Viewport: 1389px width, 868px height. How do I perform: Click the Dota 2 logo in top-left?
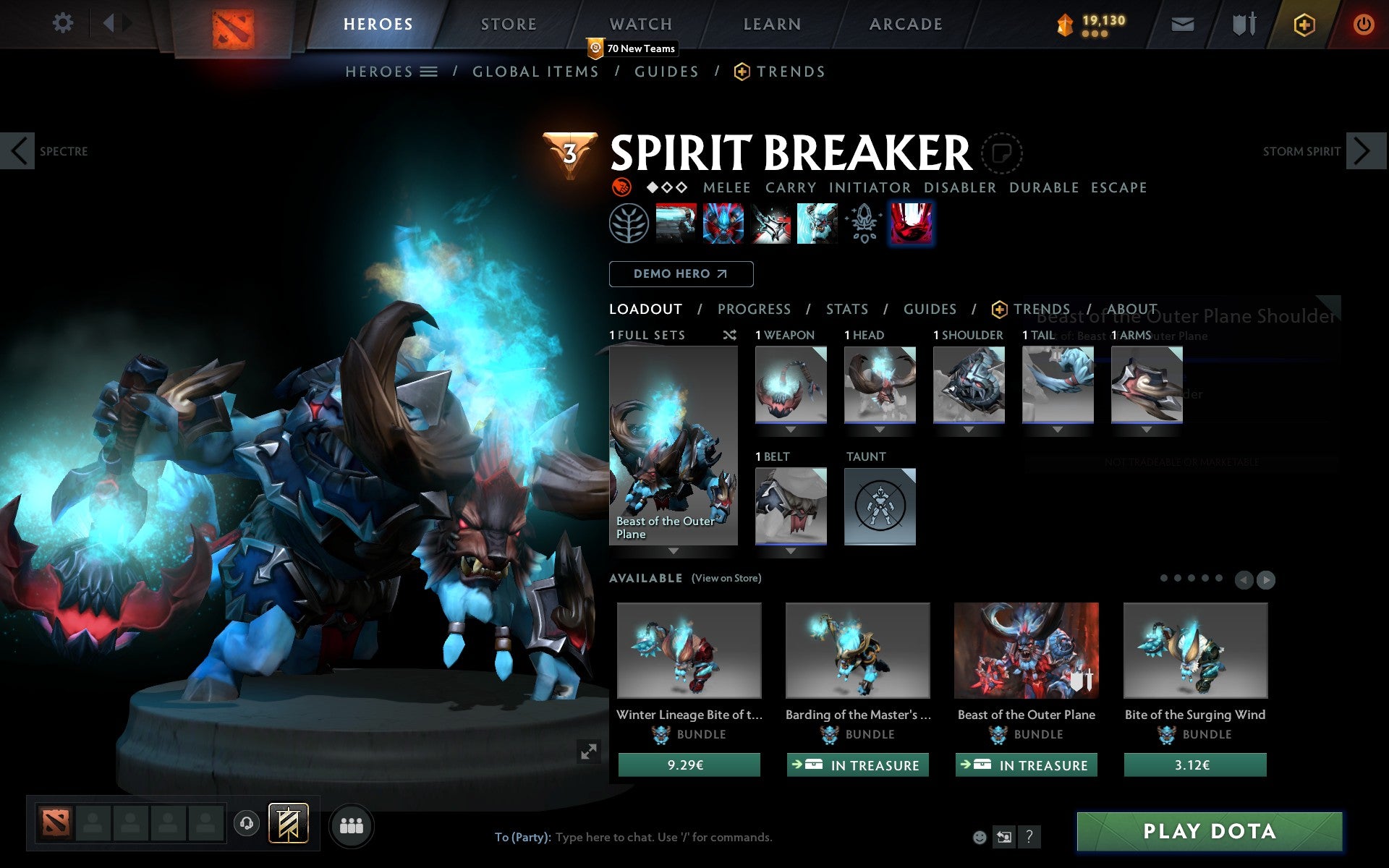(234, 23)
